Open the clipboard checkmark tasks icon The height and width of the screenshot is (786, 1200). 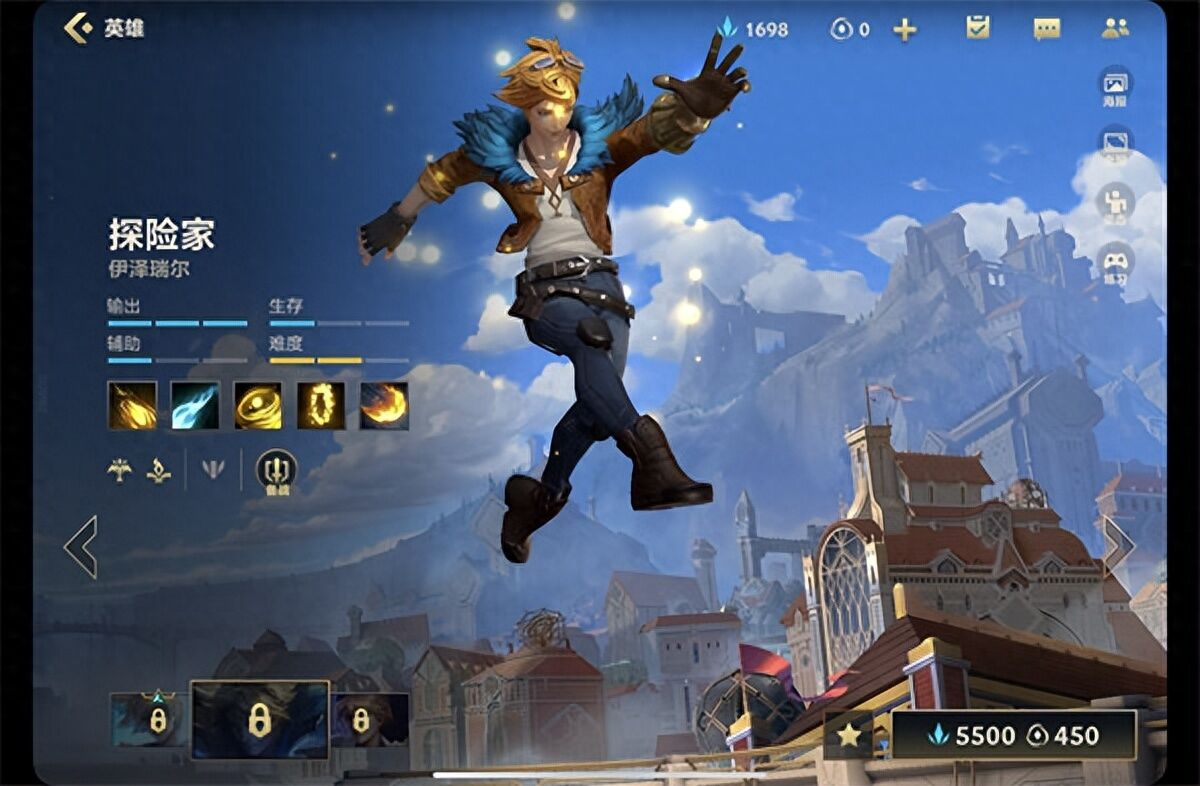978,28
